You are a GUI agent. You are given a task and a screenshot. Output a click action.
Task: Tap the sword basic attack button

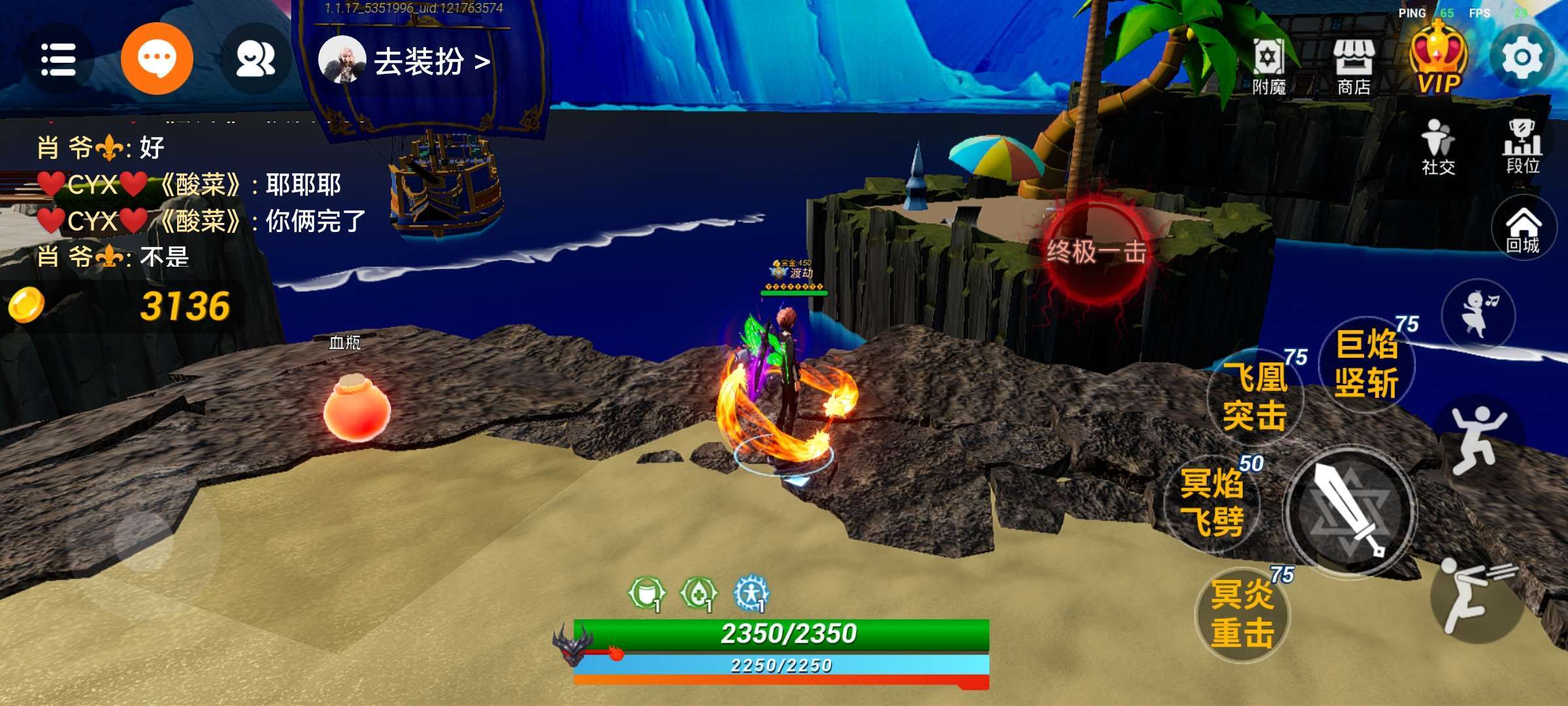click(1350, 512)
